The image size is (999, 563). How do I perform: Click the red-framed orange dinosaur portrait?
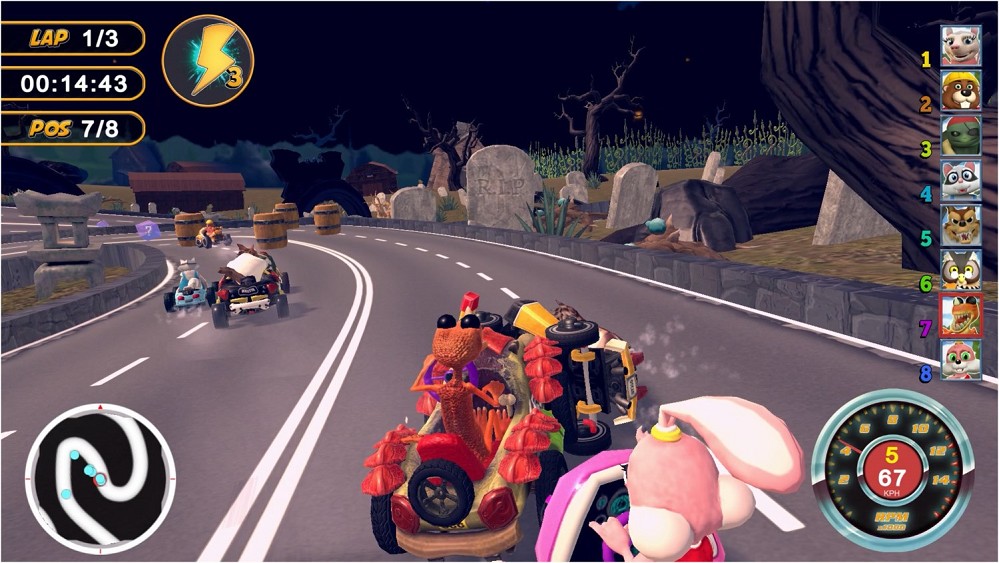point(960,316)
